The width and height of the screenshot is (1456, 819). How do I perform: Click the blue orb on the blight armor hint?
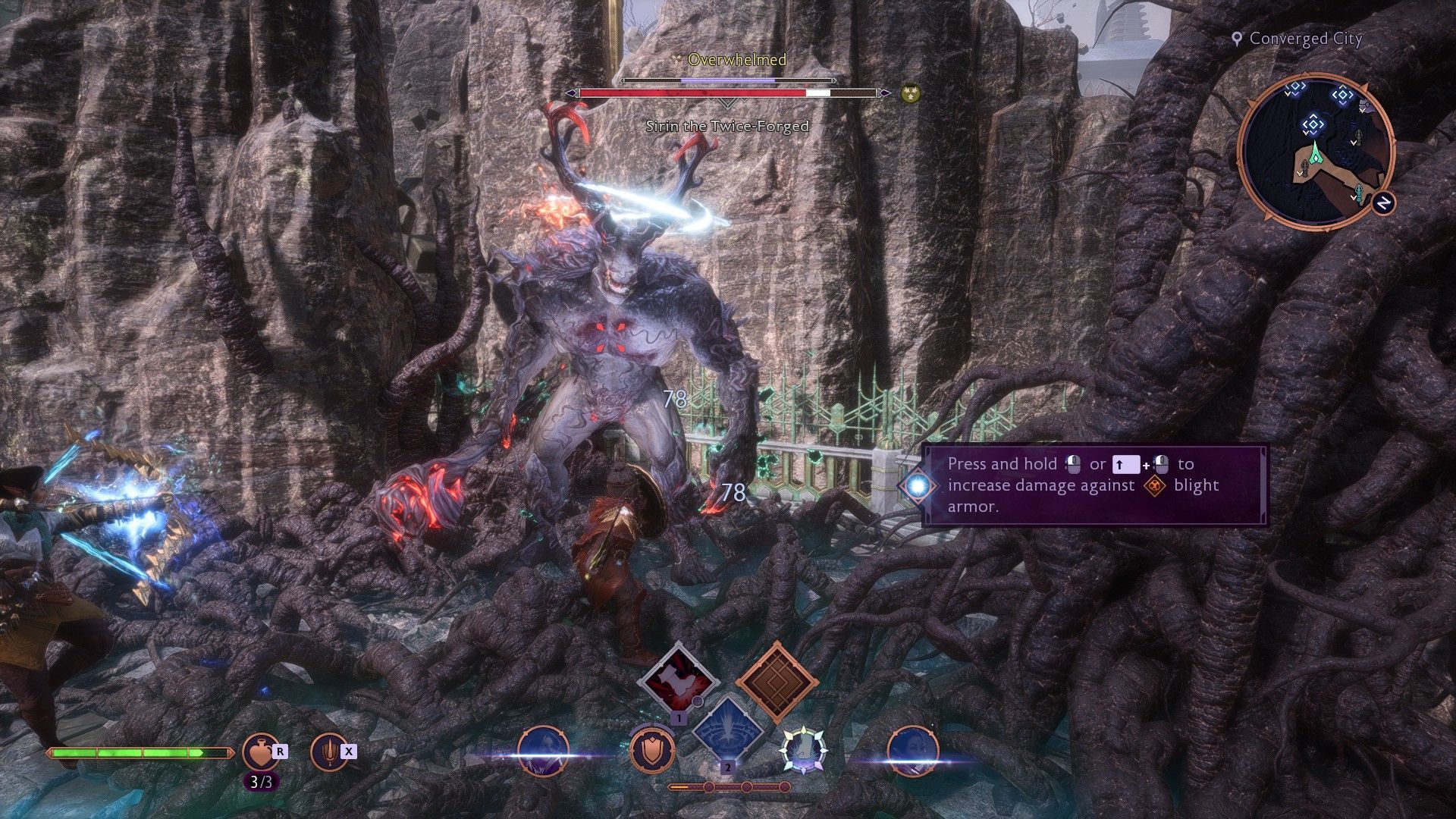pos(918,485)
